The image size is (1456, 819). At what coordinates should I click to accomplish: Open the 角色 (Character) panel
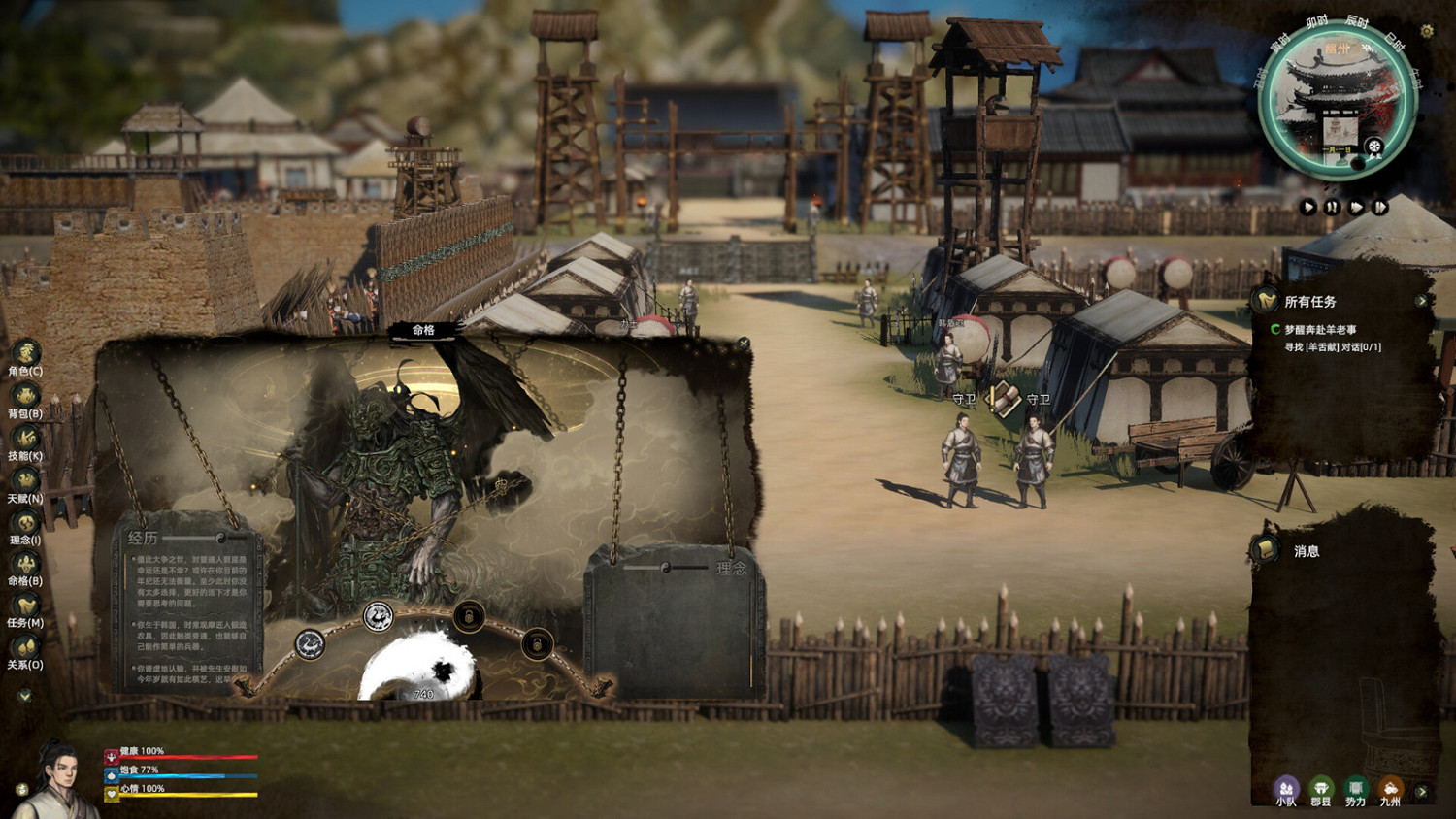point(24,354)
